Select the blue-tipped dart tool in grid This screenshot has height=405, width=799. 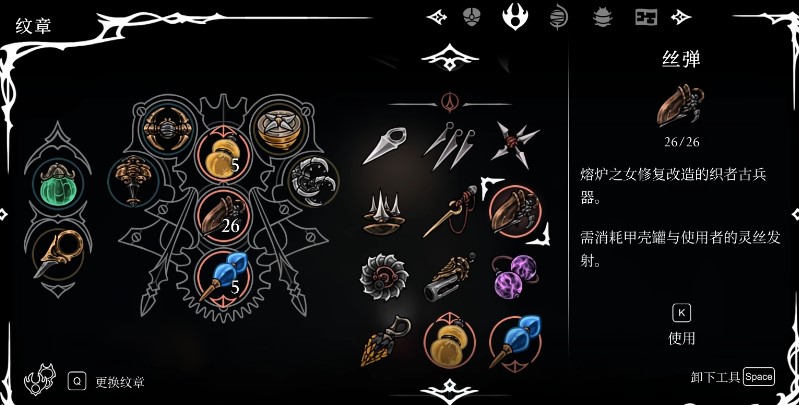[x=514, y=341]
